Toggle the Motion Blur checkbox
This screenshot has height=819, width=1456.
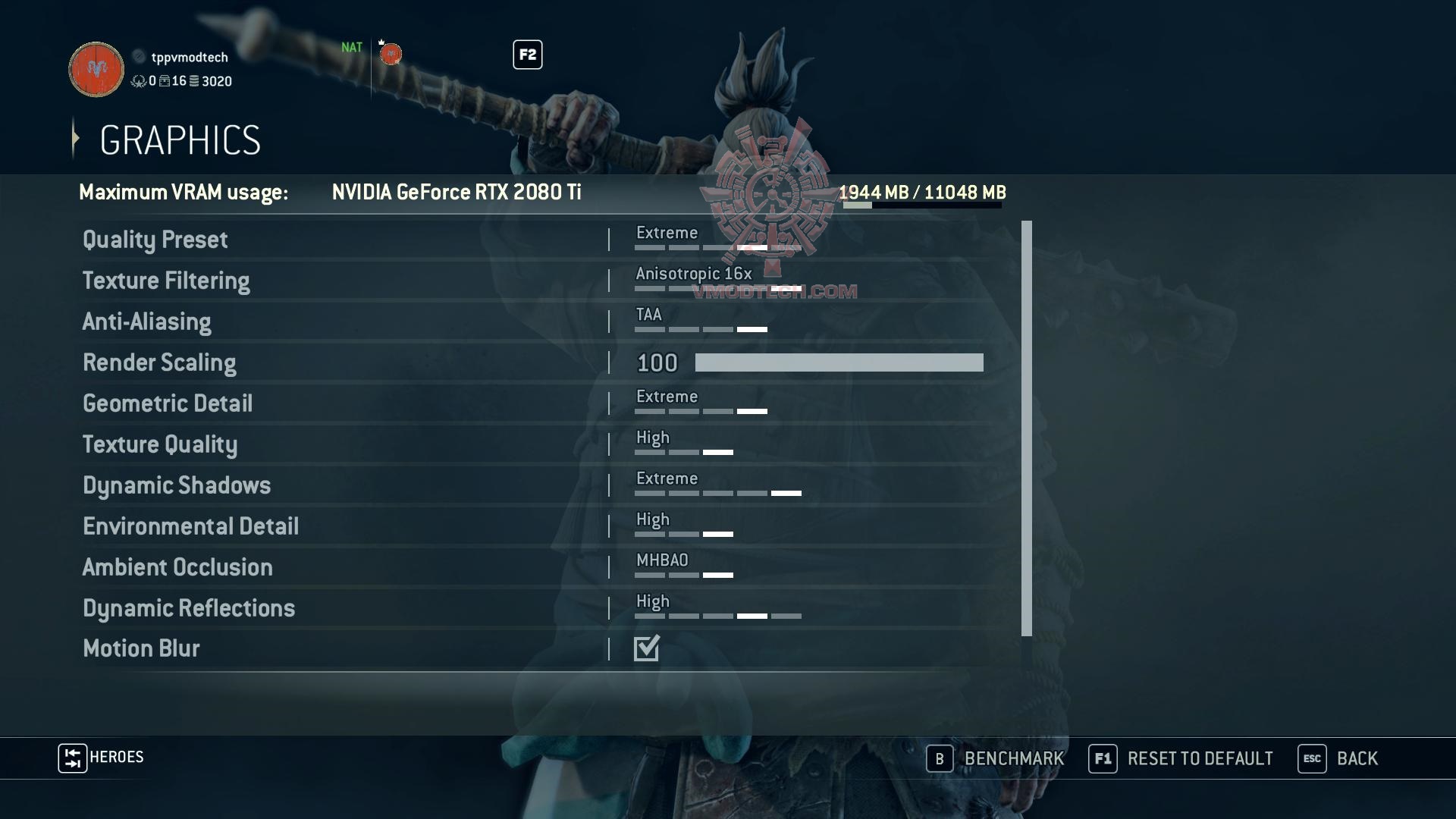coord(647,648)
